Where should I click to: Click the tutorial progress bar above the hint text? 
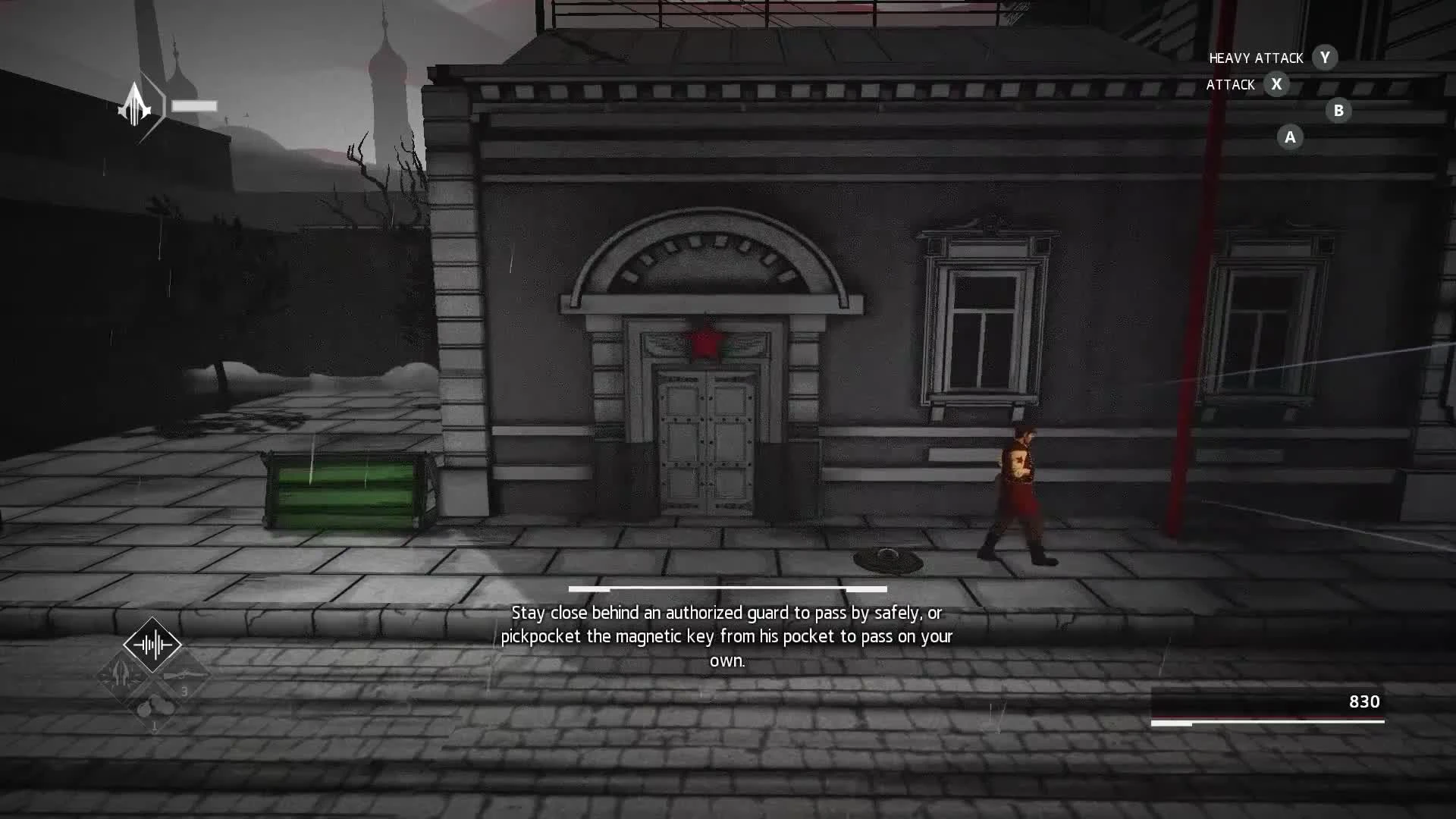pyautogui.click(x=728, y=588)
